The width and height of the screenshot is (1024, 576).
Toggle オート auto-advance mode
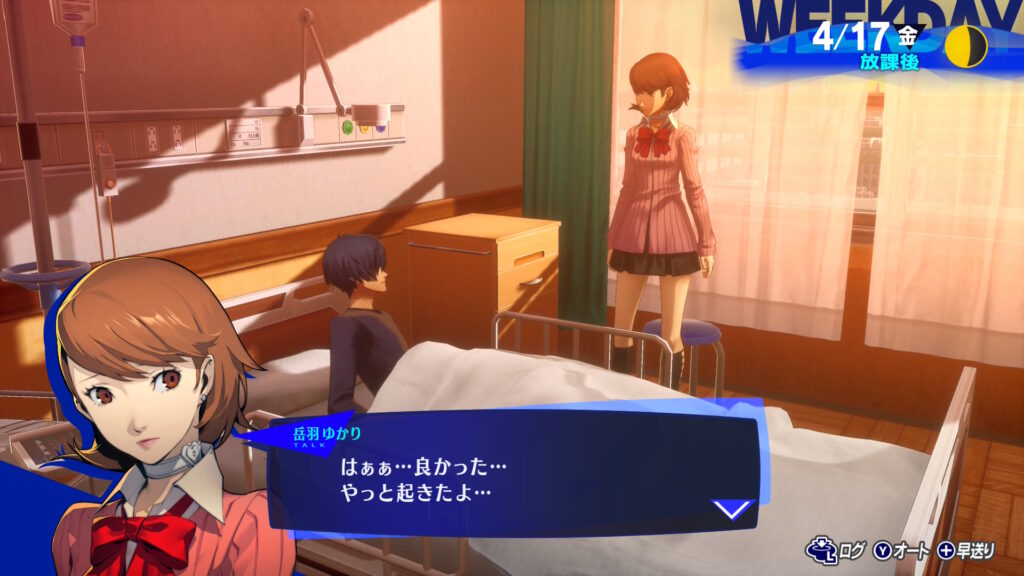click(x=902, y=549)
